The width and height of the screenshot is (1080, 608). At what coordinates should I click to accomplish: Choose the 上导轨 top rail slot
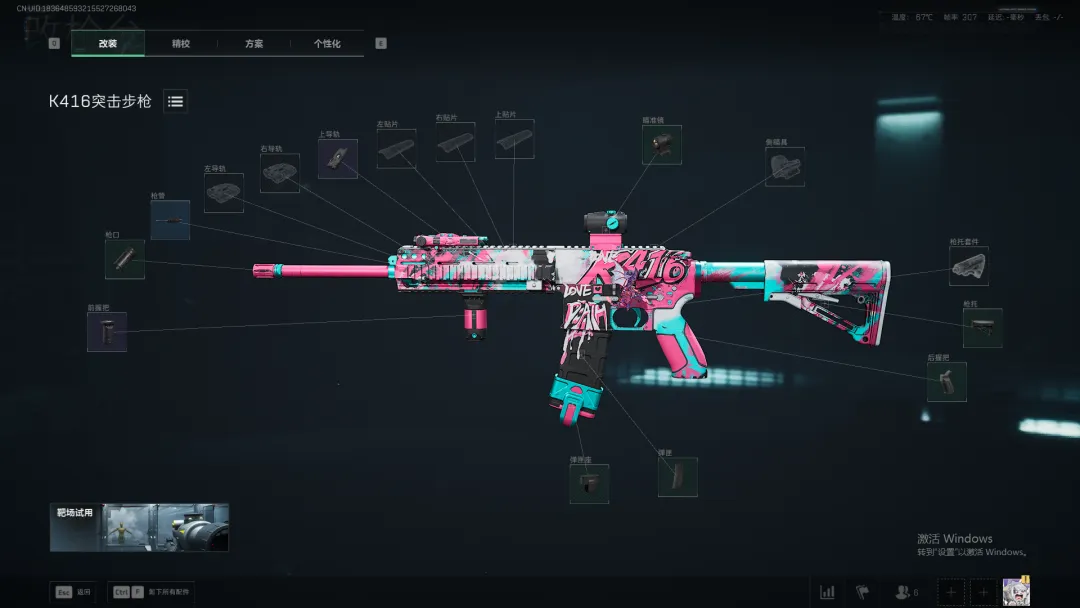click(338, 159)
